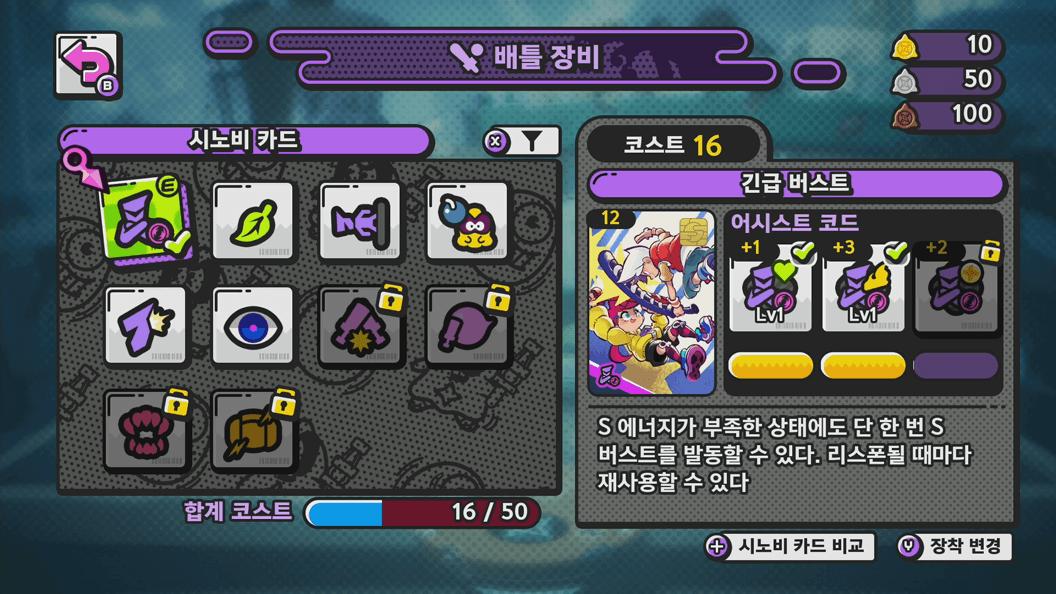
Task: Select the purple boot kick ninja card
Action: [146, 327]
